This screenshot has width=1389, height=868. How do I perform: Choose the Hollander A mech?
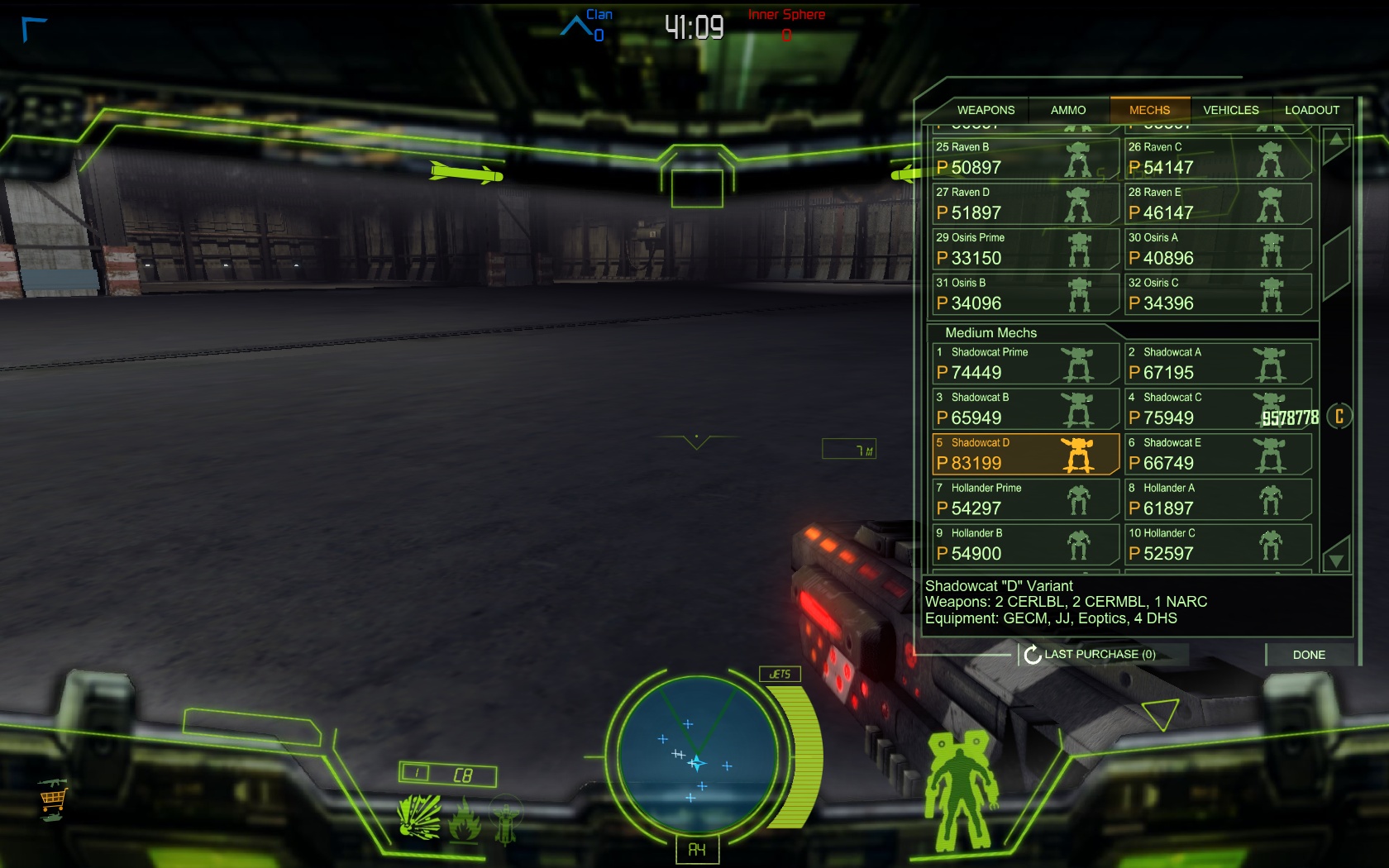tap(1217, 499)
